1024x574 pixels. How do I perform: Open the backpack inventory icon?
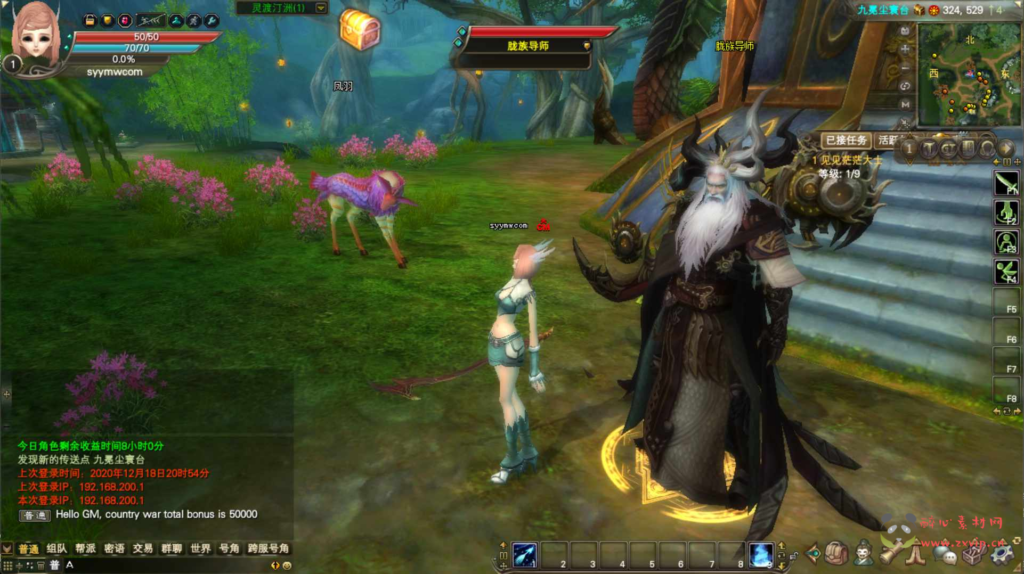[836, 552]
